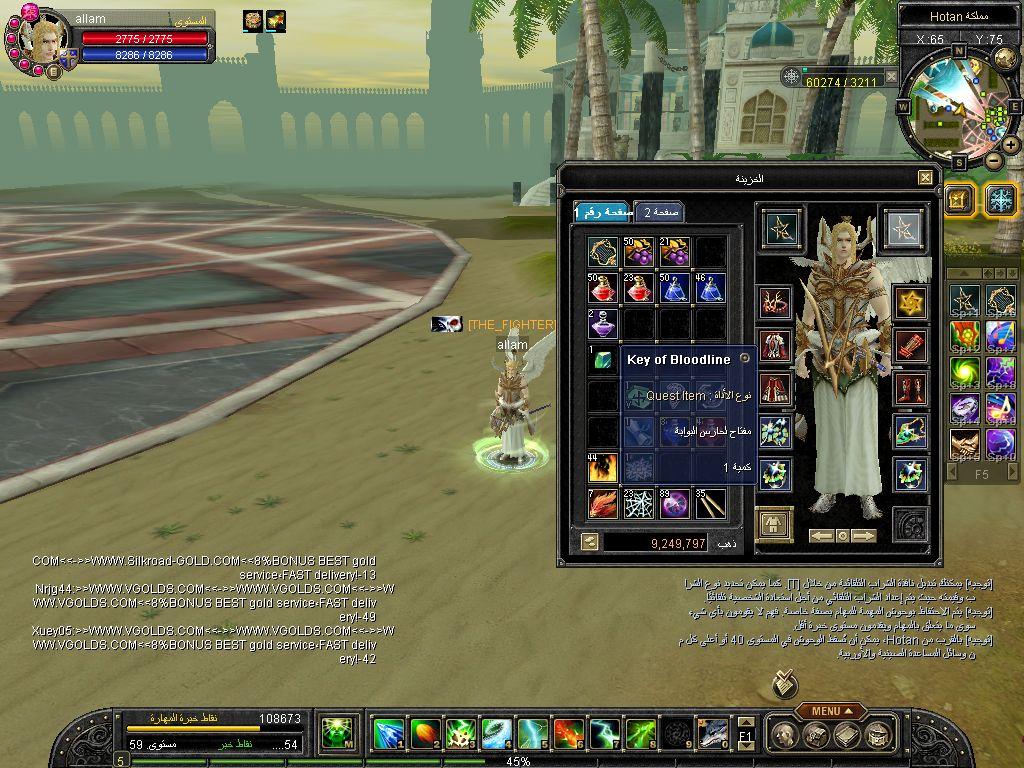Click the sort button beside the gold amount

point(589,542)
